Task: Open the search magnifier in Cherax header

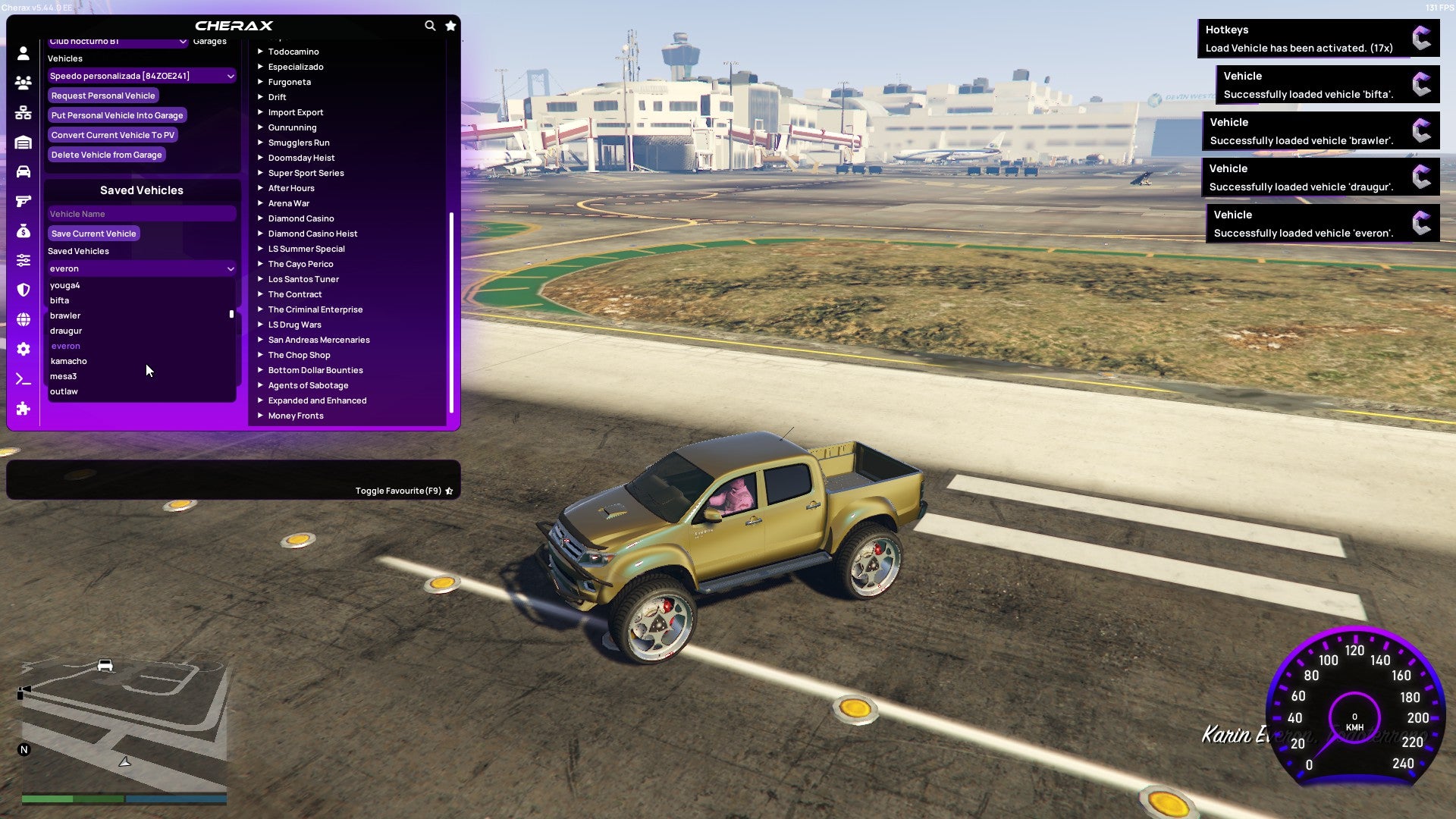Action: click(x=430, y=25)
